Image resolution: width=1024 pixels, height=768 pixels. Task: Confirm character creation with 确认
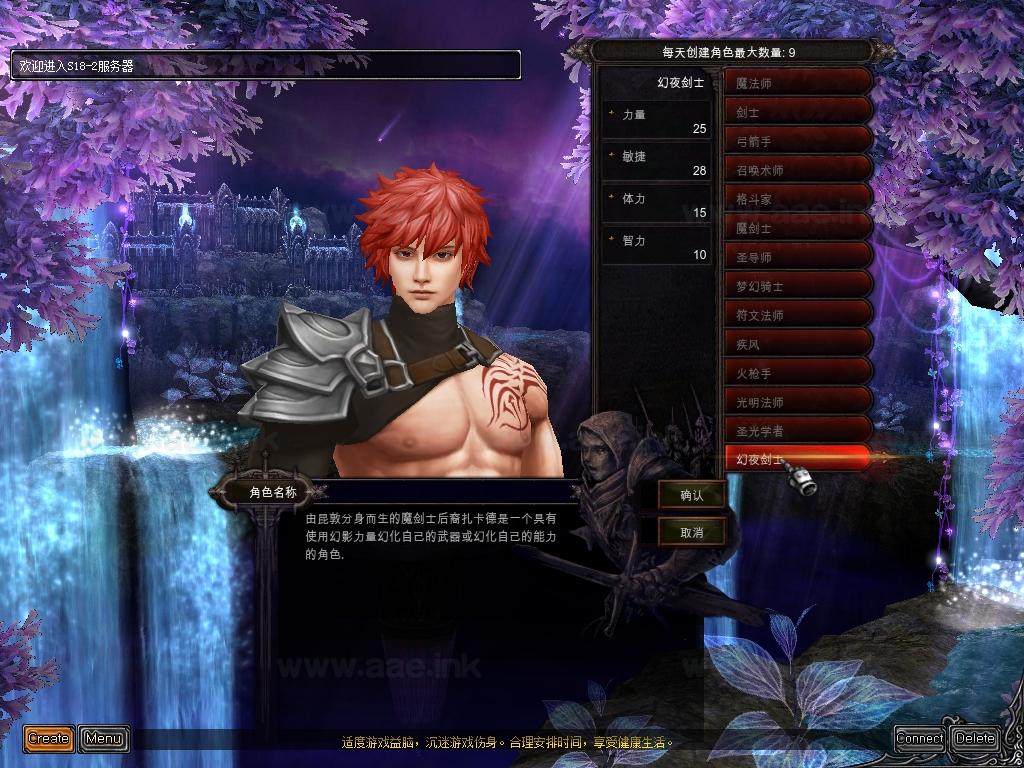(x=692, y=494)
